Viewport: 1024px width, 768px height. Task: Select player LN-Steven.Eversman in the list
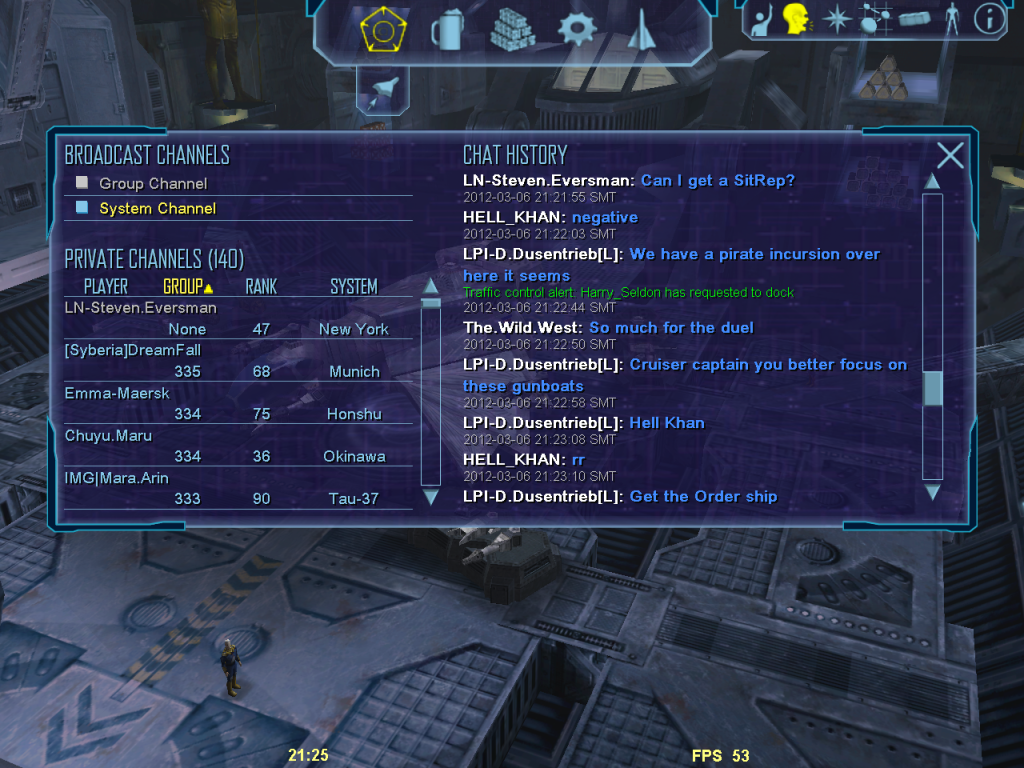[140, 308]
